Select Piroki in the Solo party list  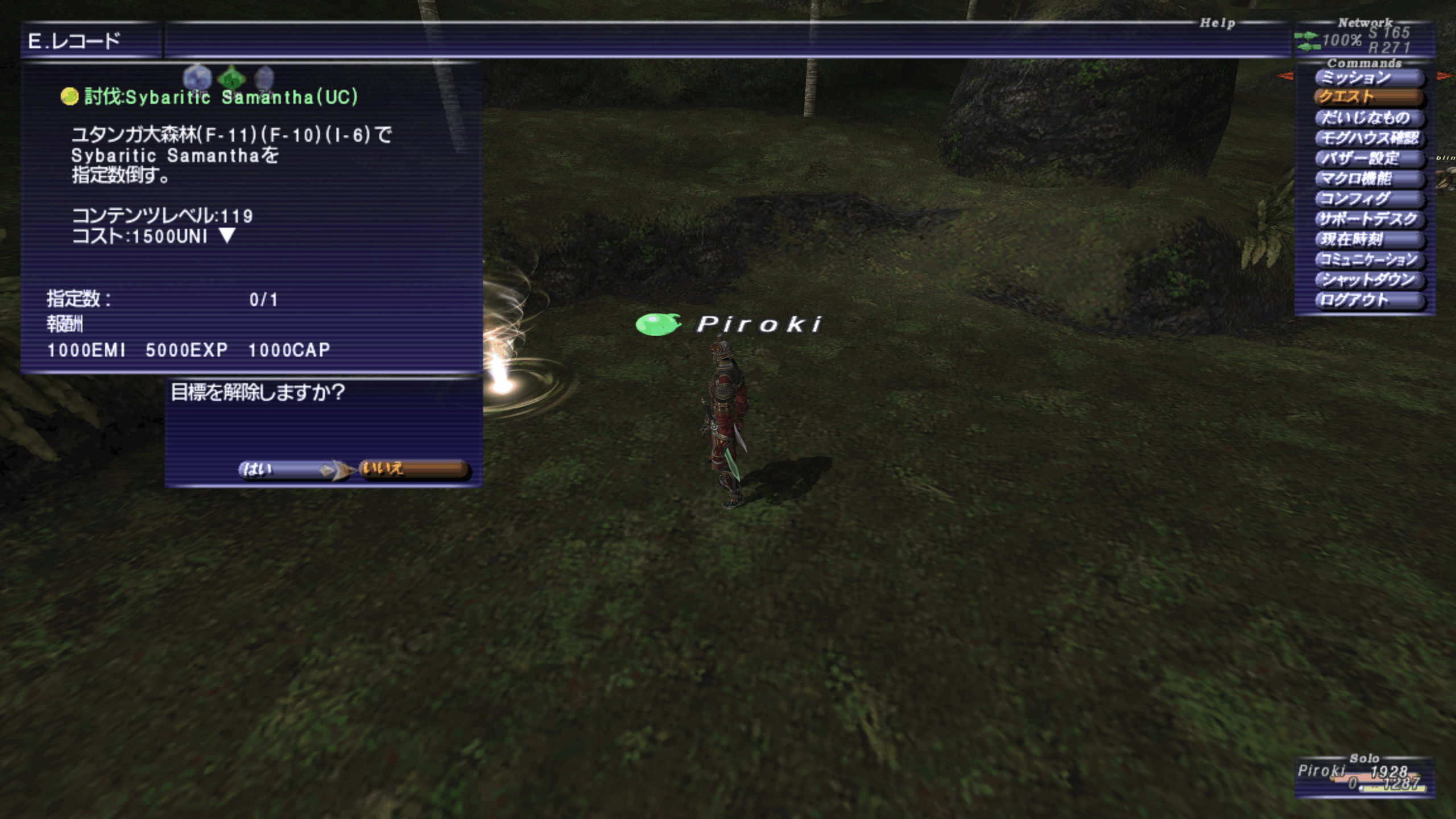click(x=1322, y=771)
